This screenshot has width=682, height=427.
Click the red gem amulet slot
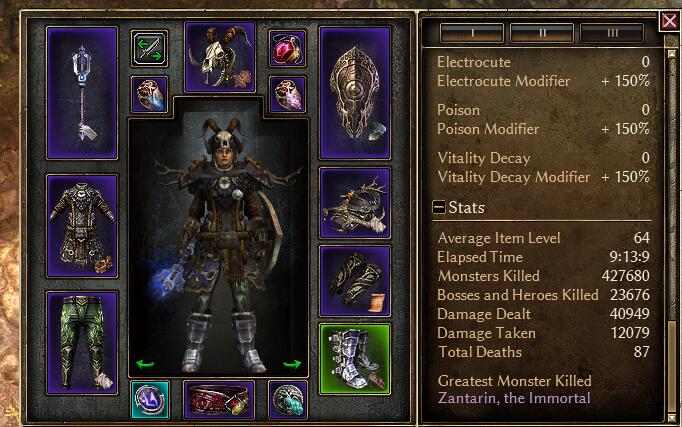287,47
